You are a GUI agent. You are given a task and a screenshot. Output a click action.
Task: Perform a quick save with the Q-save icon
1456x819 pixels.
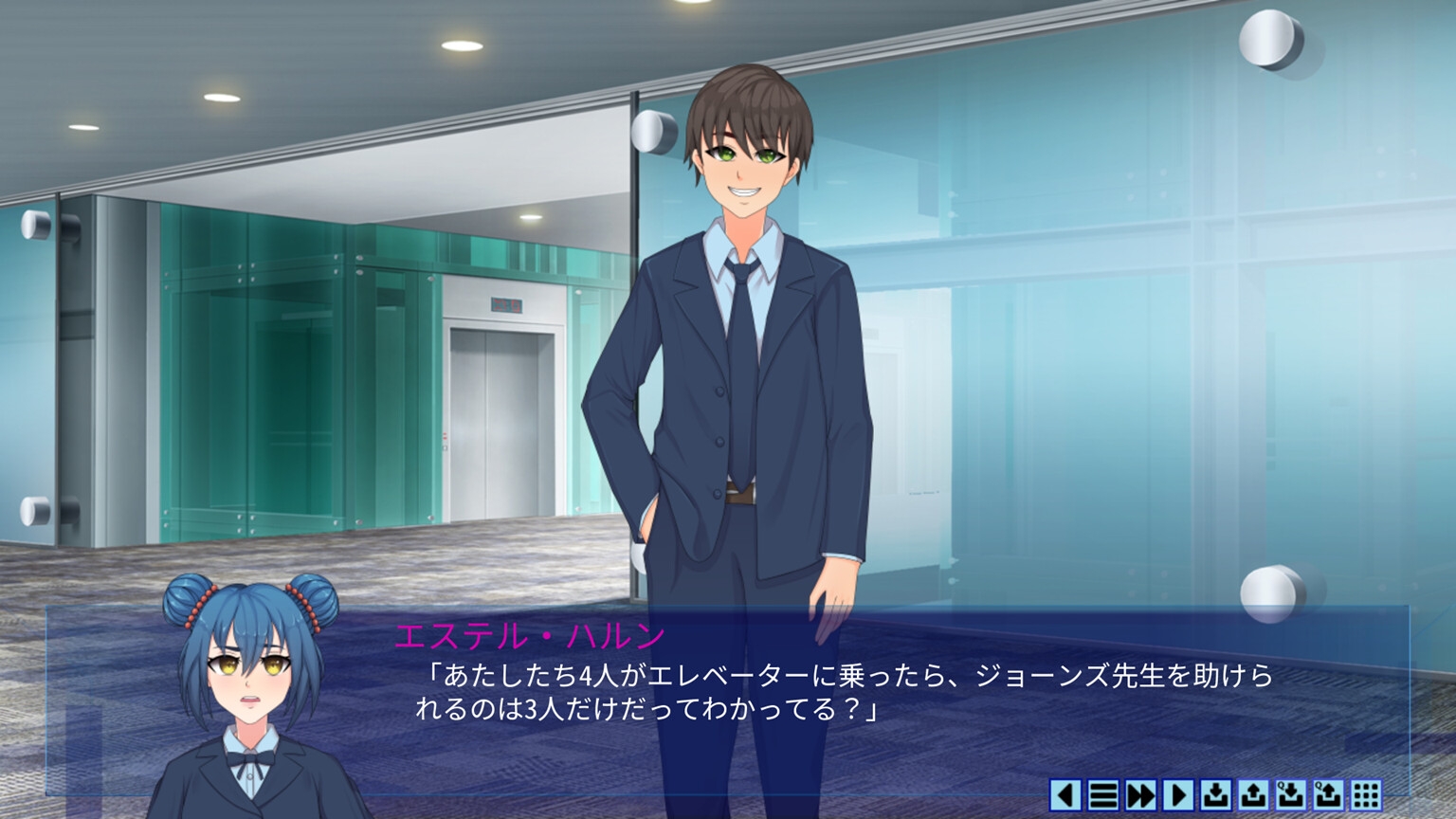(1291, 796)
